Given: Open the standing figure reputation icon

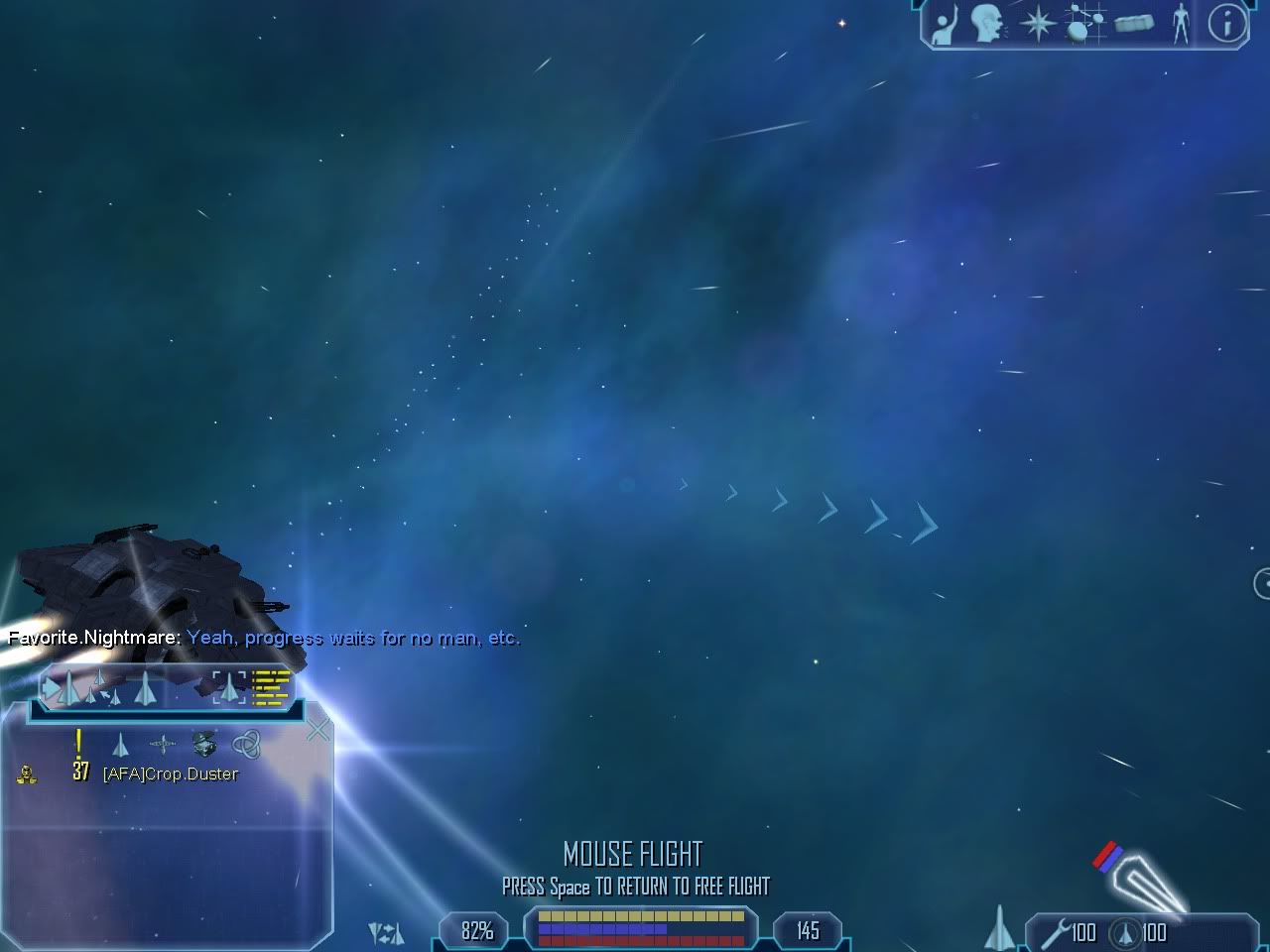Looking at the screenshot, I should 1180,24.
